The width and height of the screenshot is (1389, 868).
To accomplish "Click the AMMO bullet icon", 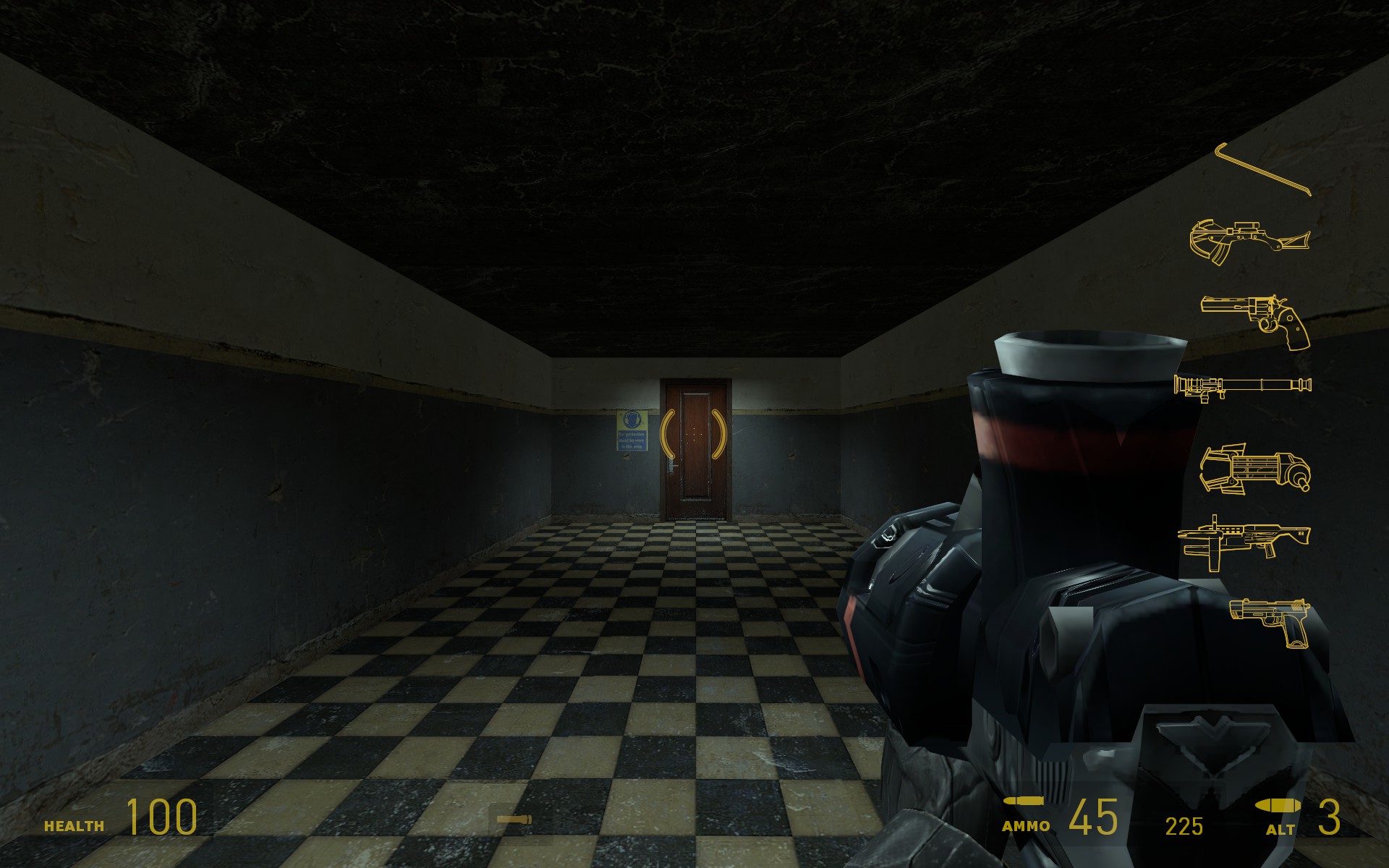I will 1024,799.
